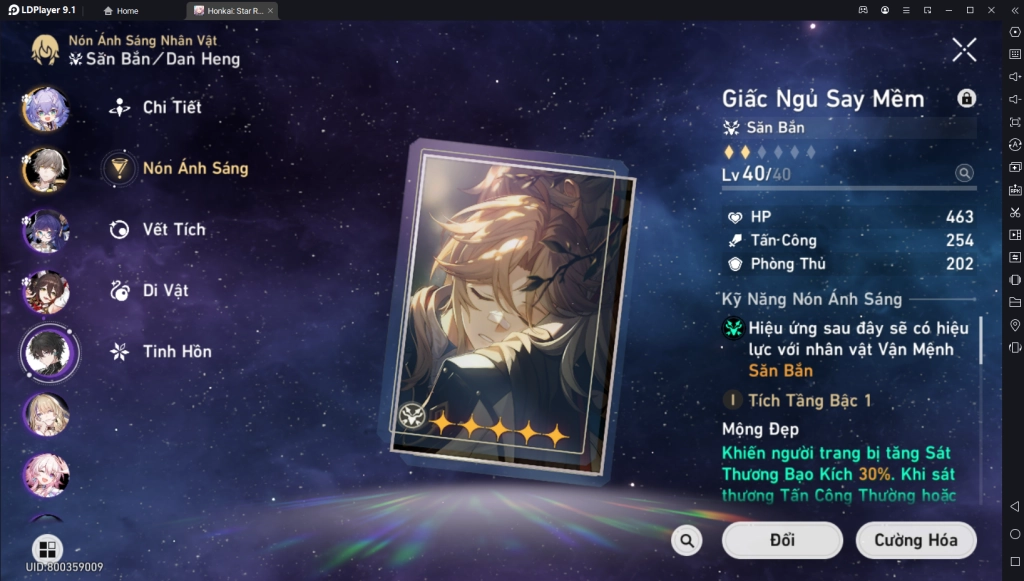
Task: Select the purple-haired character with blue hat
Action: [46, 108]
